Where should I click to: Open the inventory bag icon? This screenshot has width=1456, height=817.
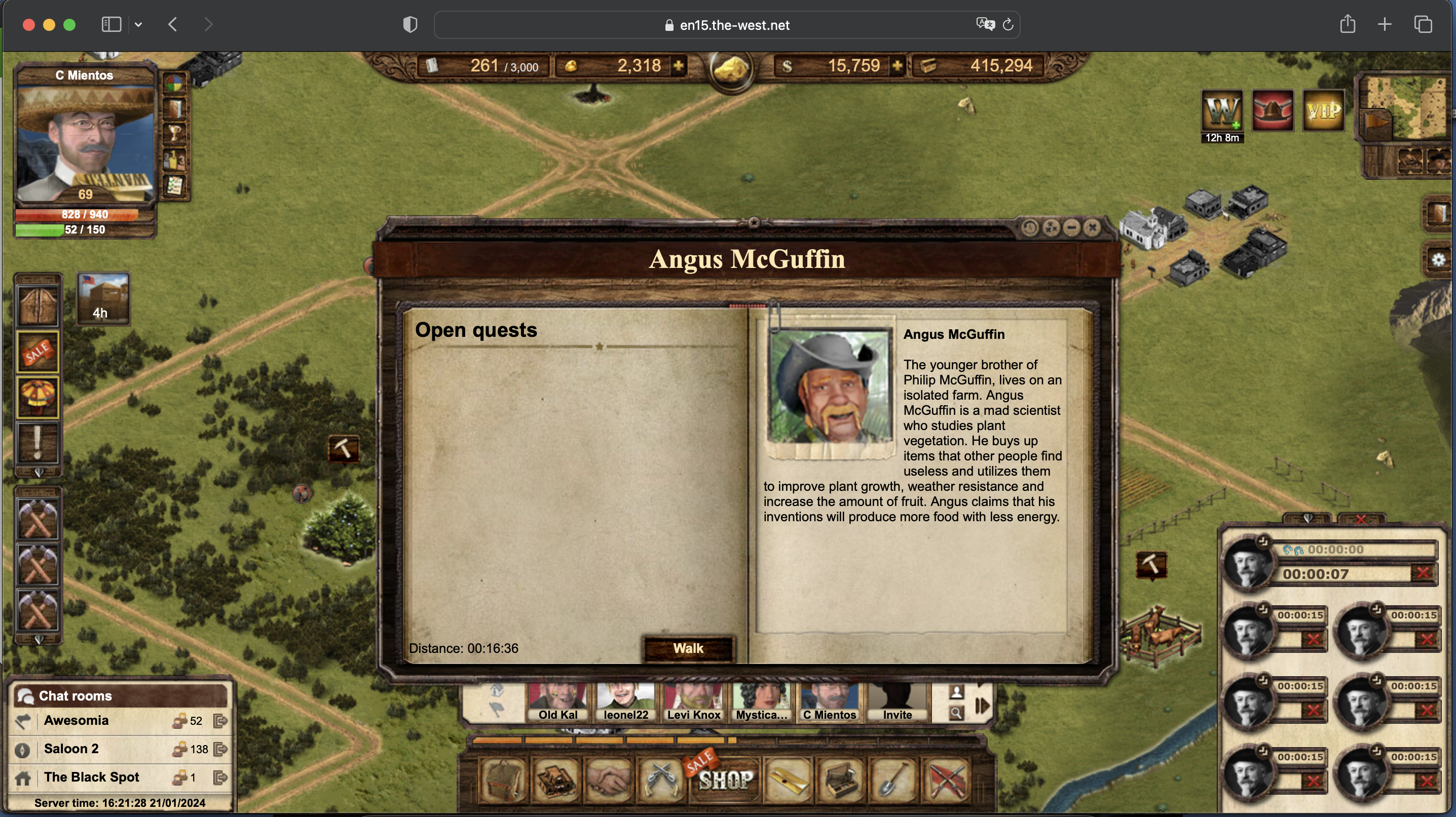[504, 780]
